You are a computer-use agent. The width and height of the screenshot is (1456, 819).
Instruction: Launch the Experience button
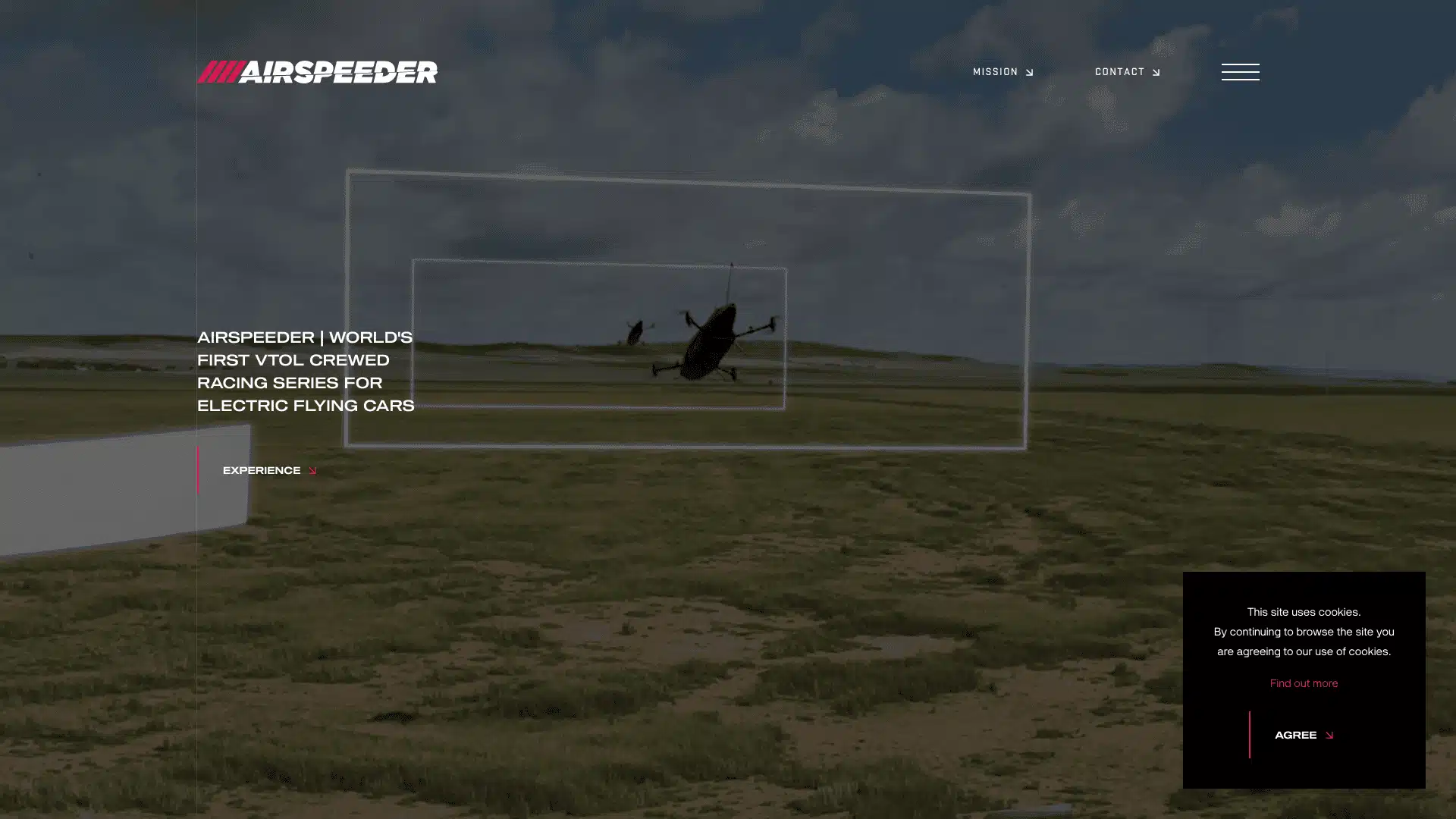pos(268,471)
